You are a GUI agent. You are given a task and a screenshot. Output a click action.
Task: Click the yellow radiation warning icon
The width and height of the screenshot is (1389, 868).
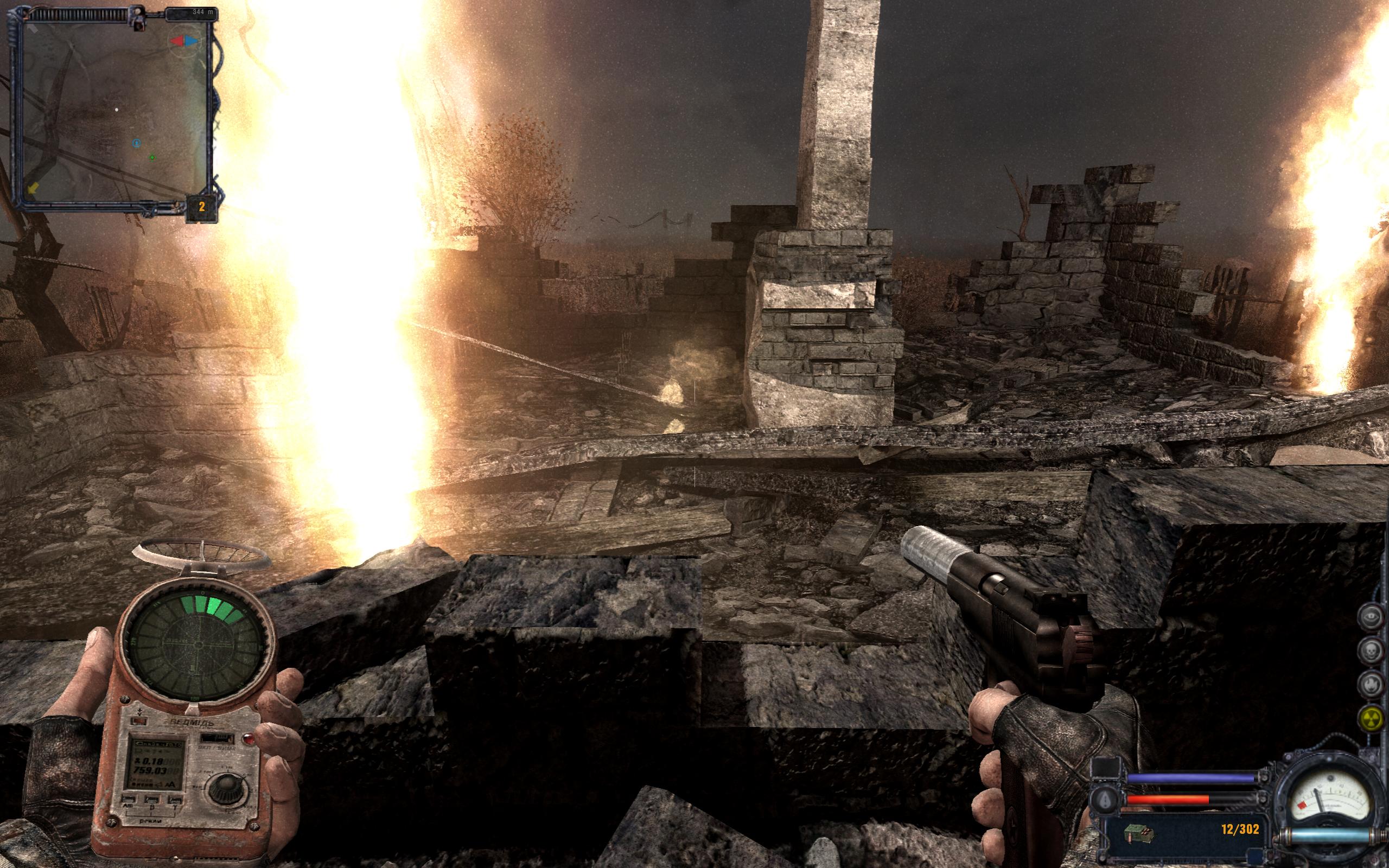pos(1372,718)
